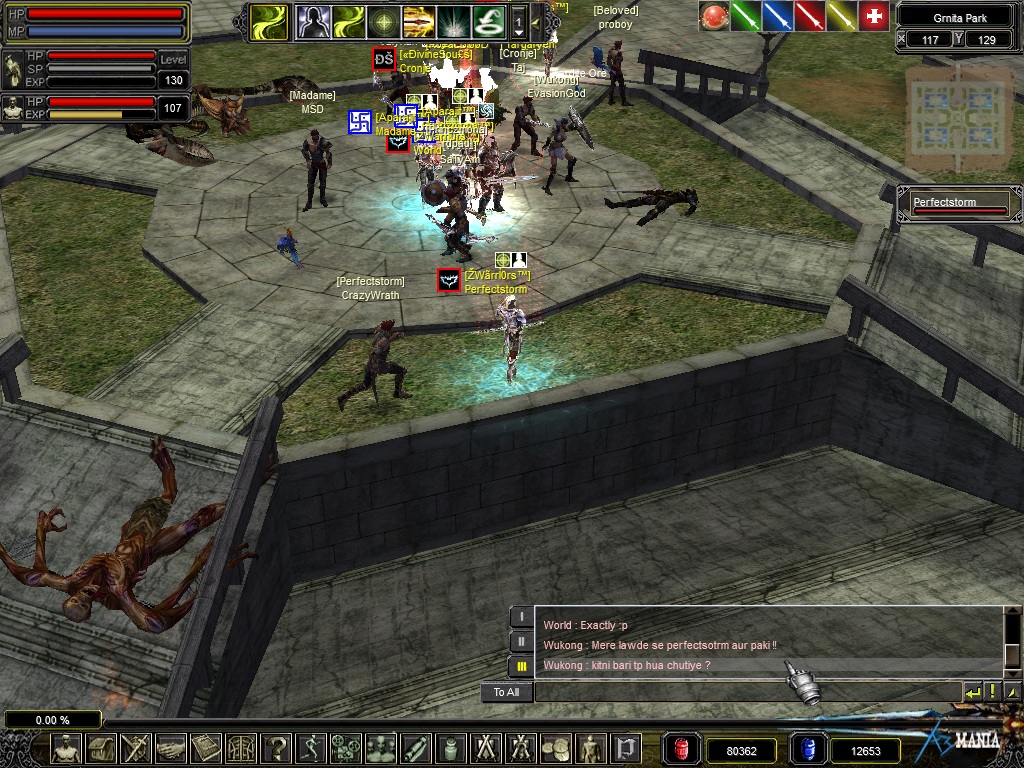Screen dimensions: 1024x768
Task: Open the character status icon in the bottom menu
Action: 66,747
